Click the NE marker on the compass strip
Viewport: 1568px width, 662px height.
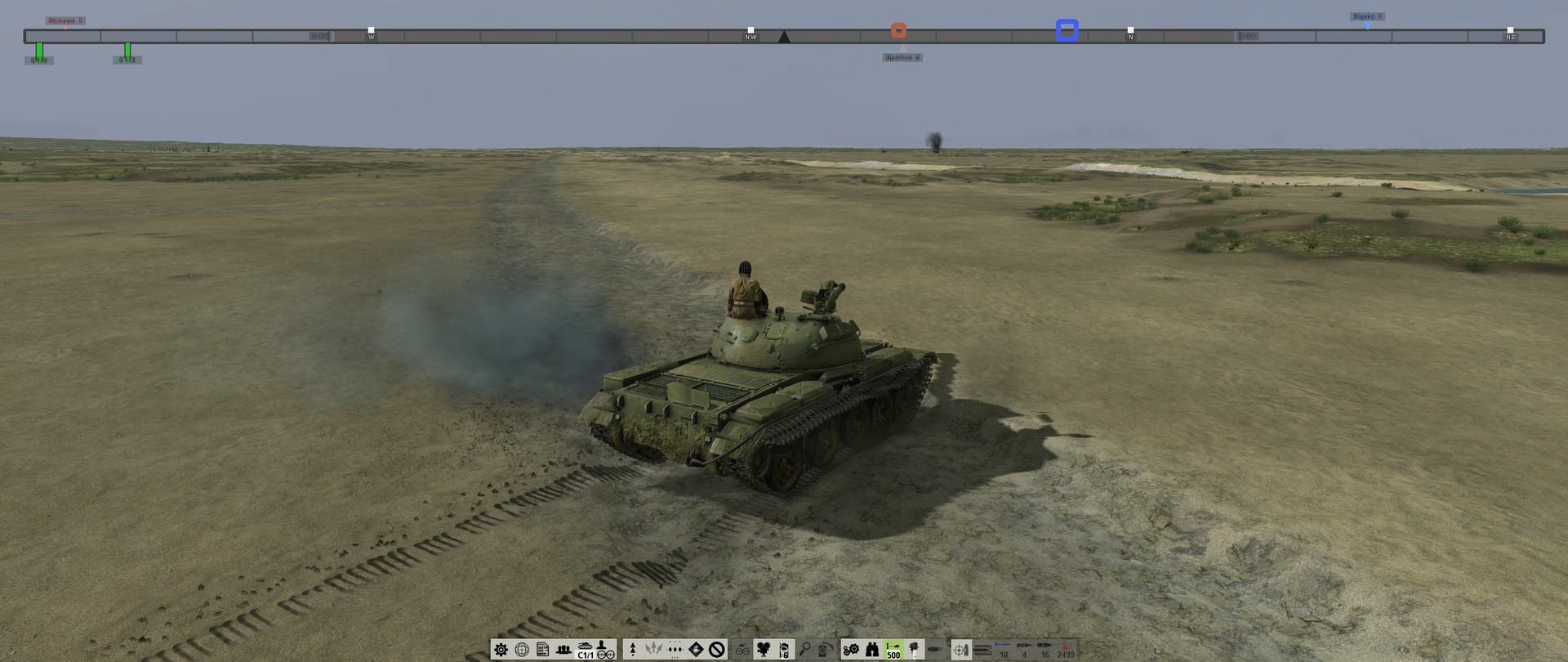coord(1510,36)
